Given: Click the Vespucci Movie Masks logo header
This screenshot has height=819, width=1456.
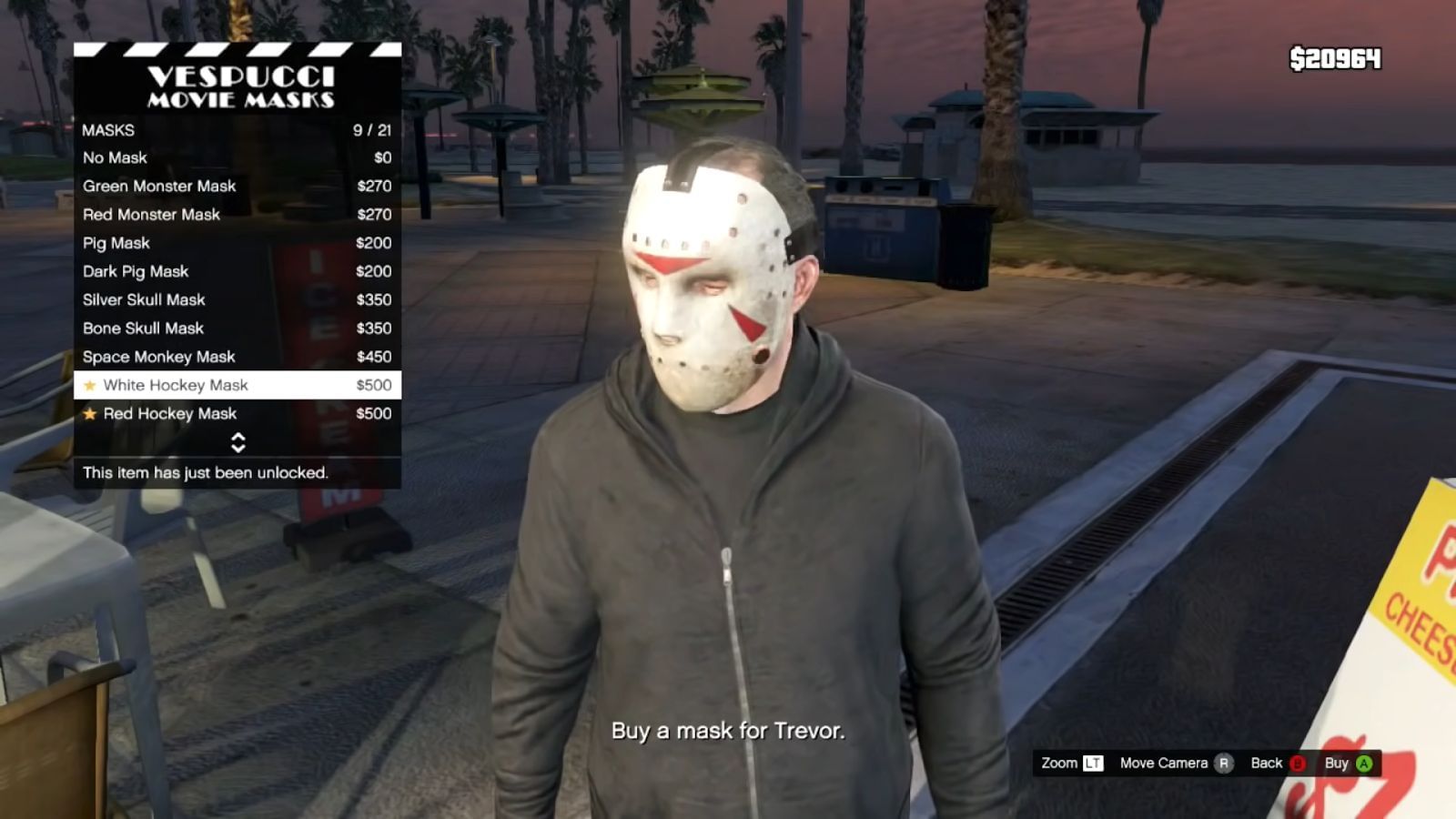Looking at the screenshot, I should pyautogui.click(x=238, y=86).
